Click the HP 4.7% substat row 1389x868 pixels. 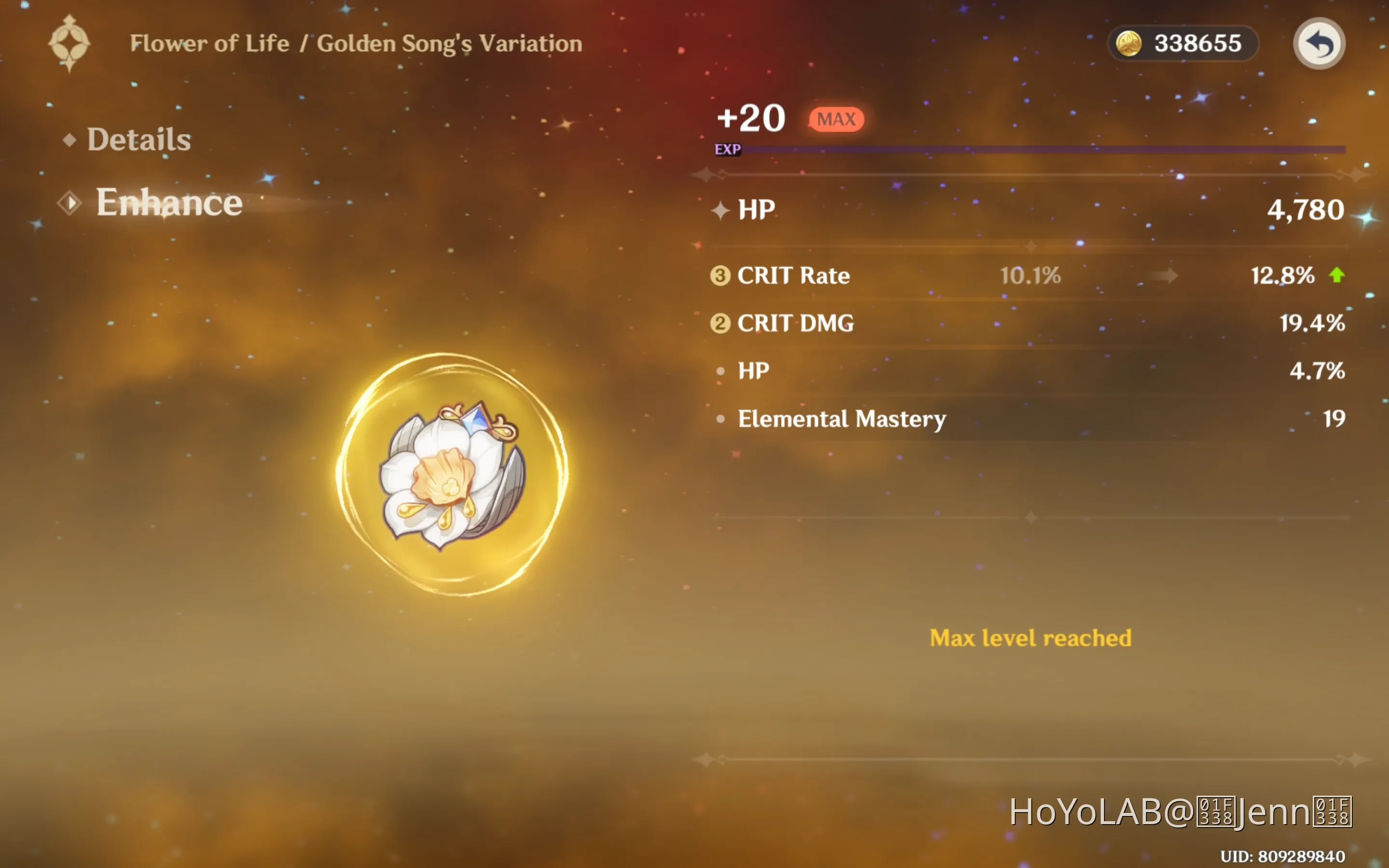pos(976,371)
